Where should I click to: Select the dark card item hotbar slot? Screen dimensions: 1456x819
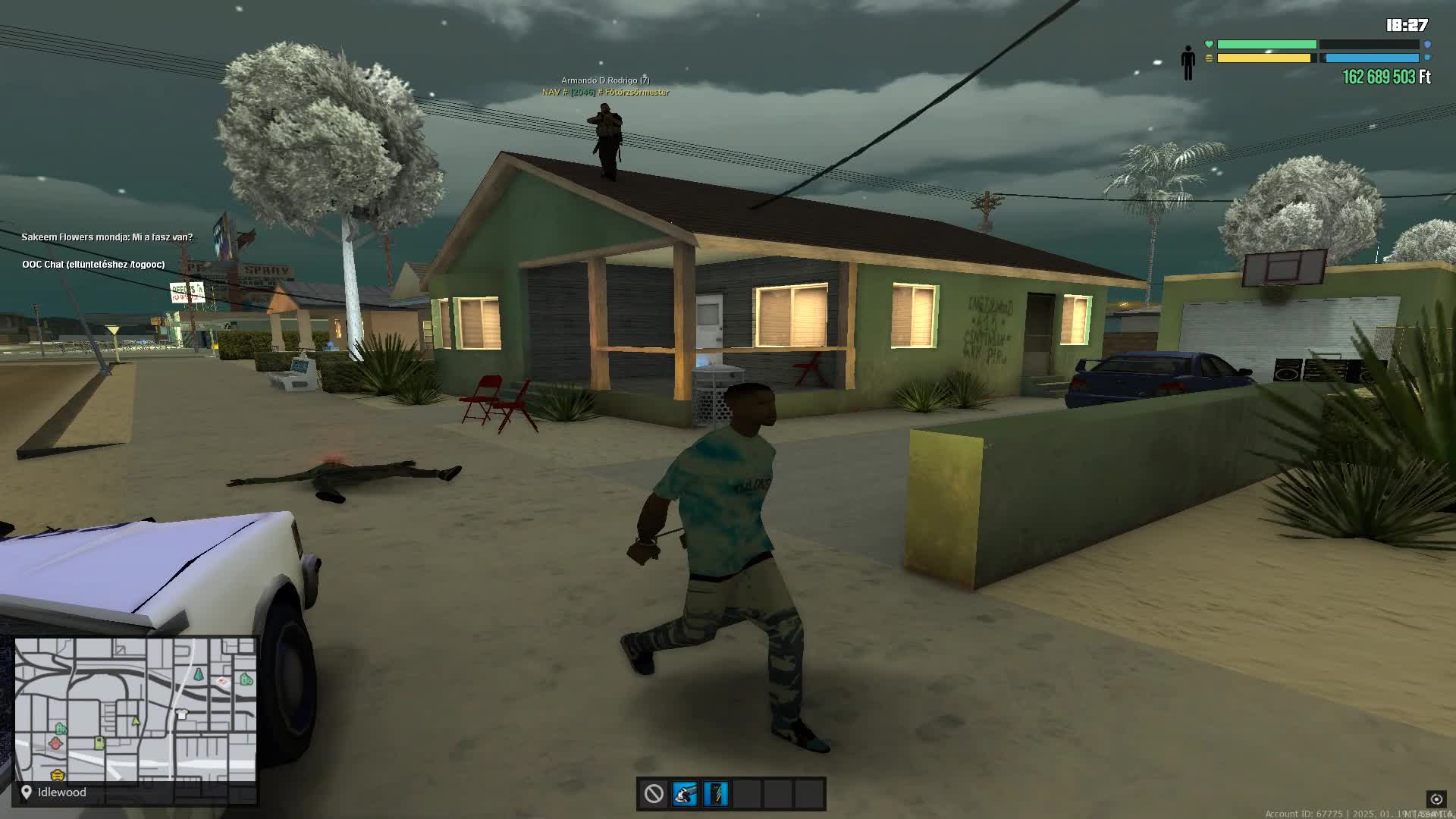pos(715,794)
